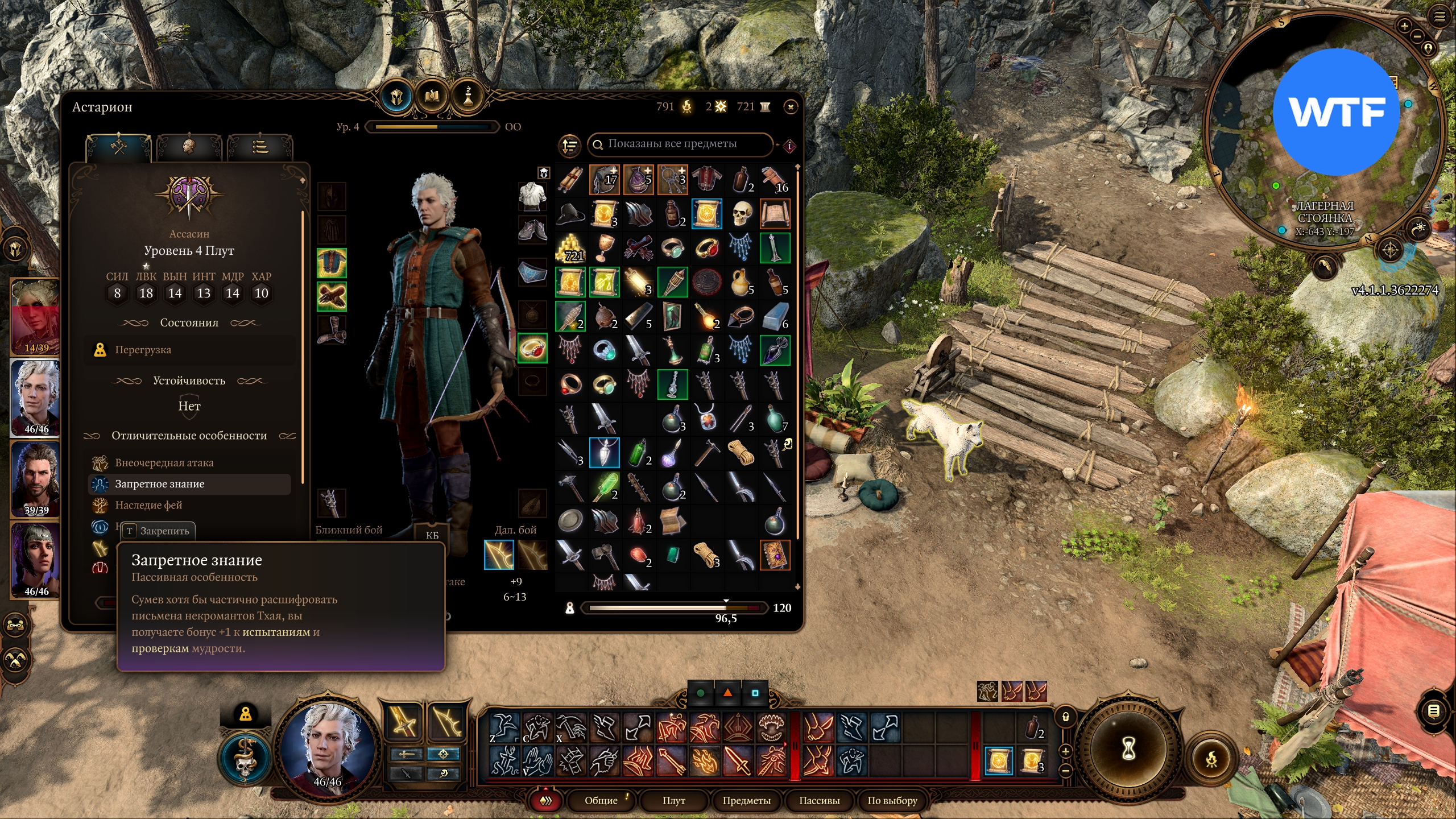The height and width of the screenshot is (819, 1456).
Task: Switch to the По выбору tab
Action: [x=892, y=800]
